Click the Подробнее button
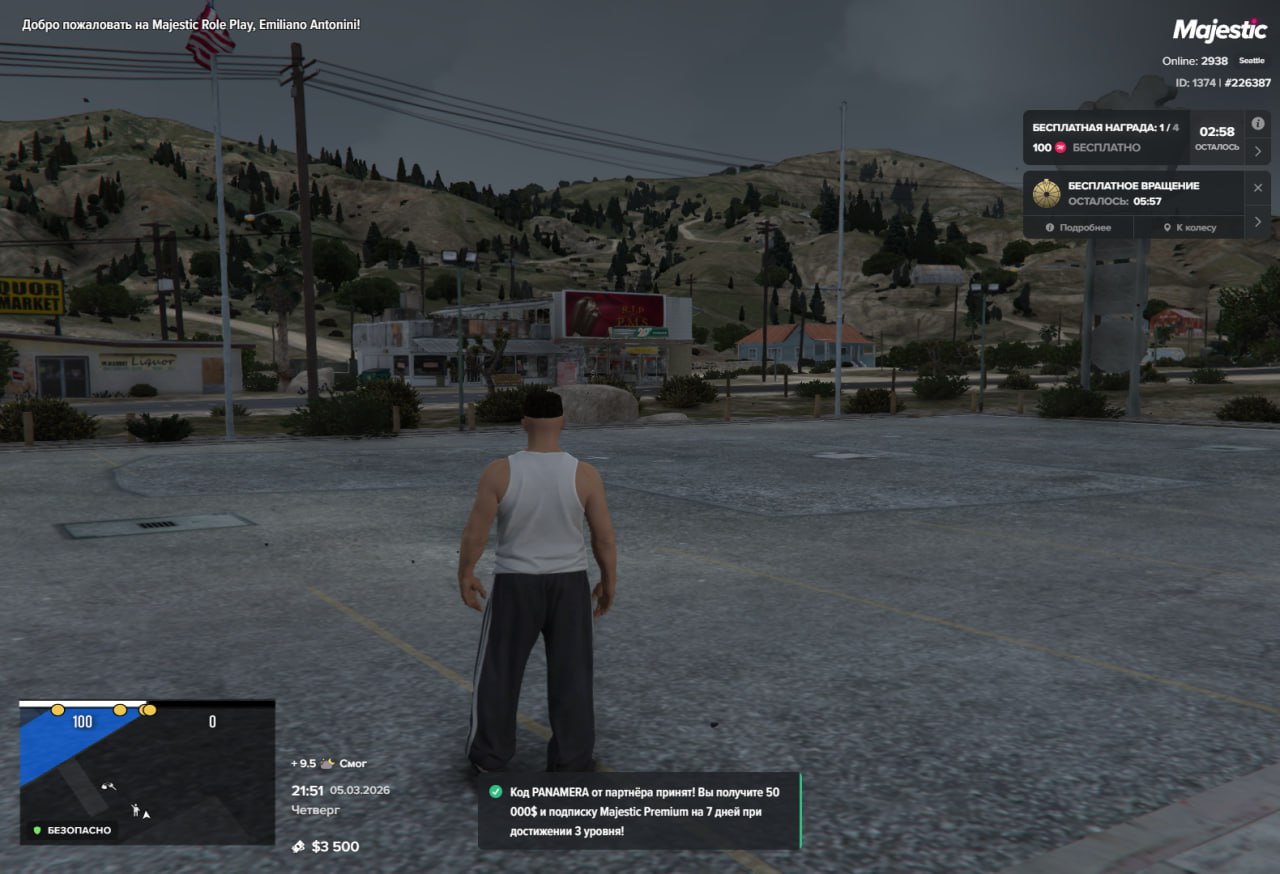This screenshot has width=1280, height=874. click(1078, 228)
